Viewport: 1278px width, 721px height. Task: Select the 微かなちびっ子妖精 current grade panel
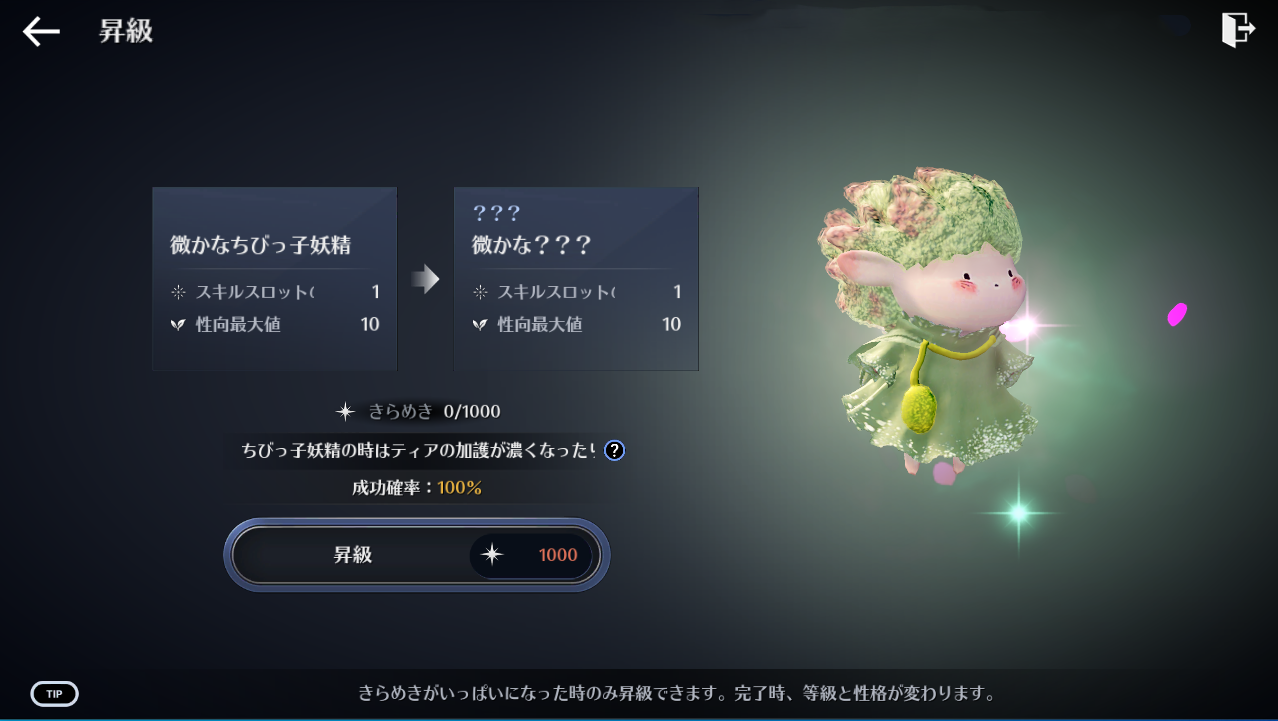(x=275, y=279)
